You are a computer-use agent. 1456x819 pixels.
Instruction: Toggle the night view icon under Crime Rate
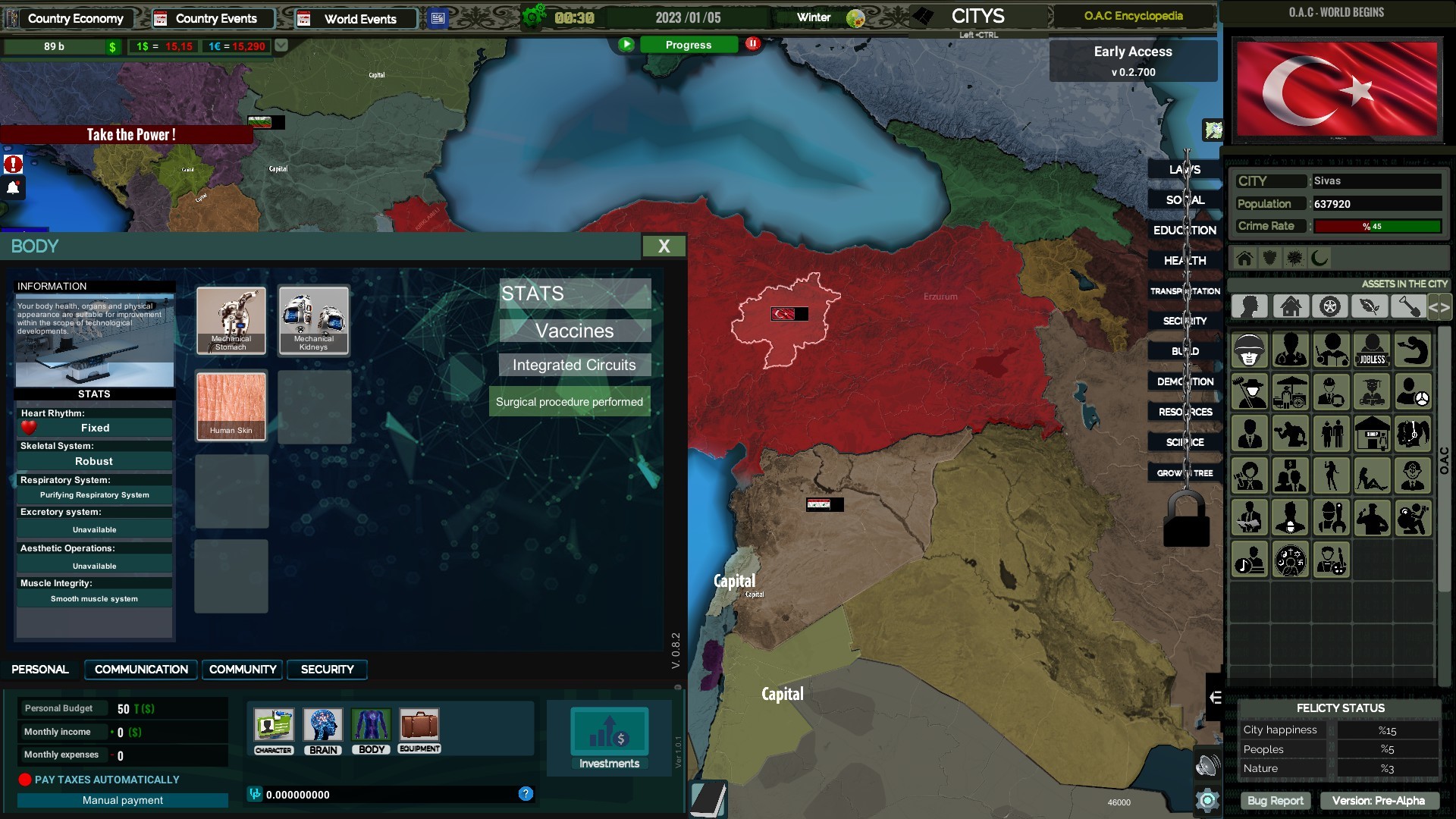(1319, 258)
